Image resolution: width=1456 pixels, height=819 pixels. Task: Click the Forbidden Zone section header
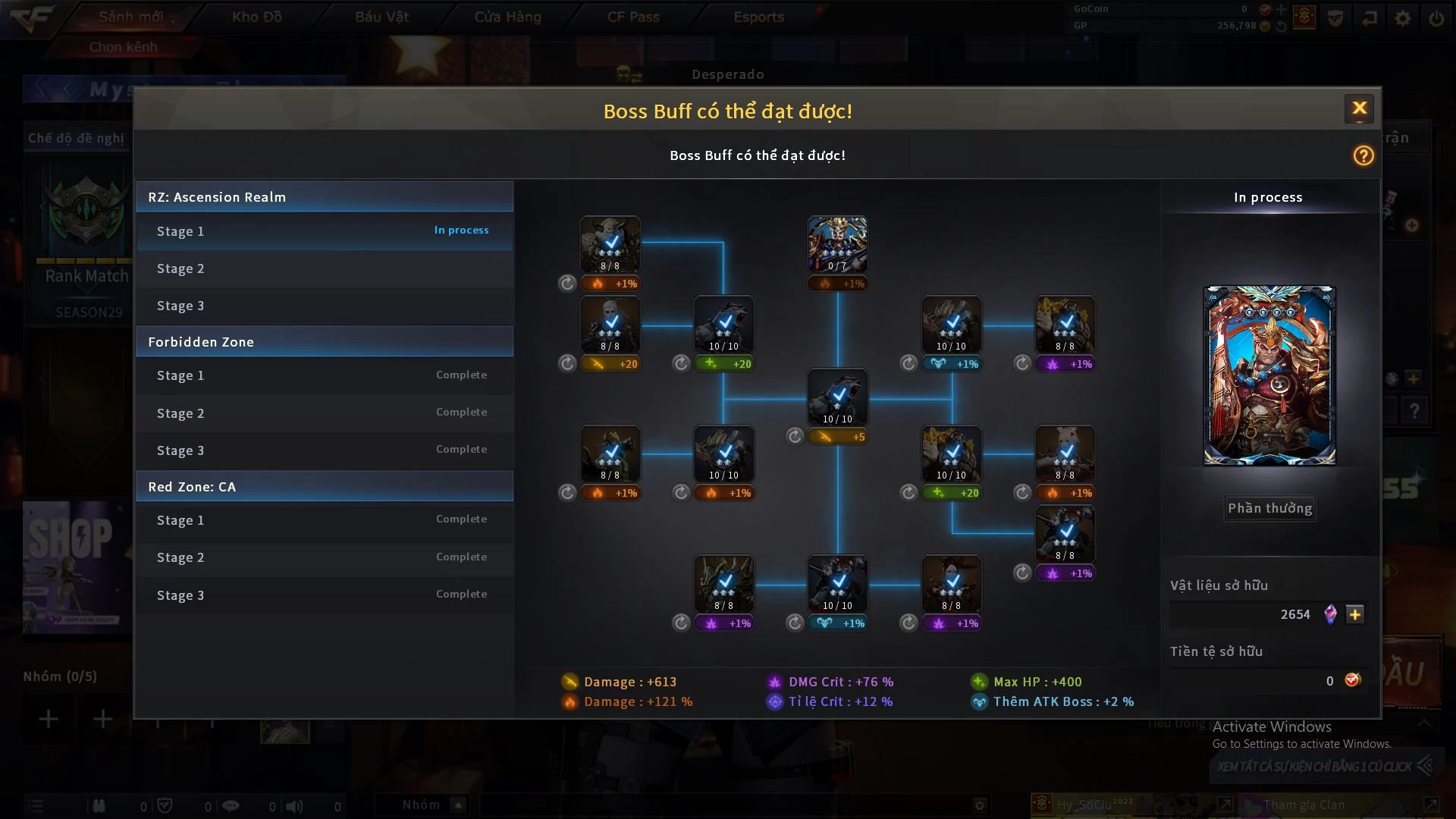click(x=324, y=342)
